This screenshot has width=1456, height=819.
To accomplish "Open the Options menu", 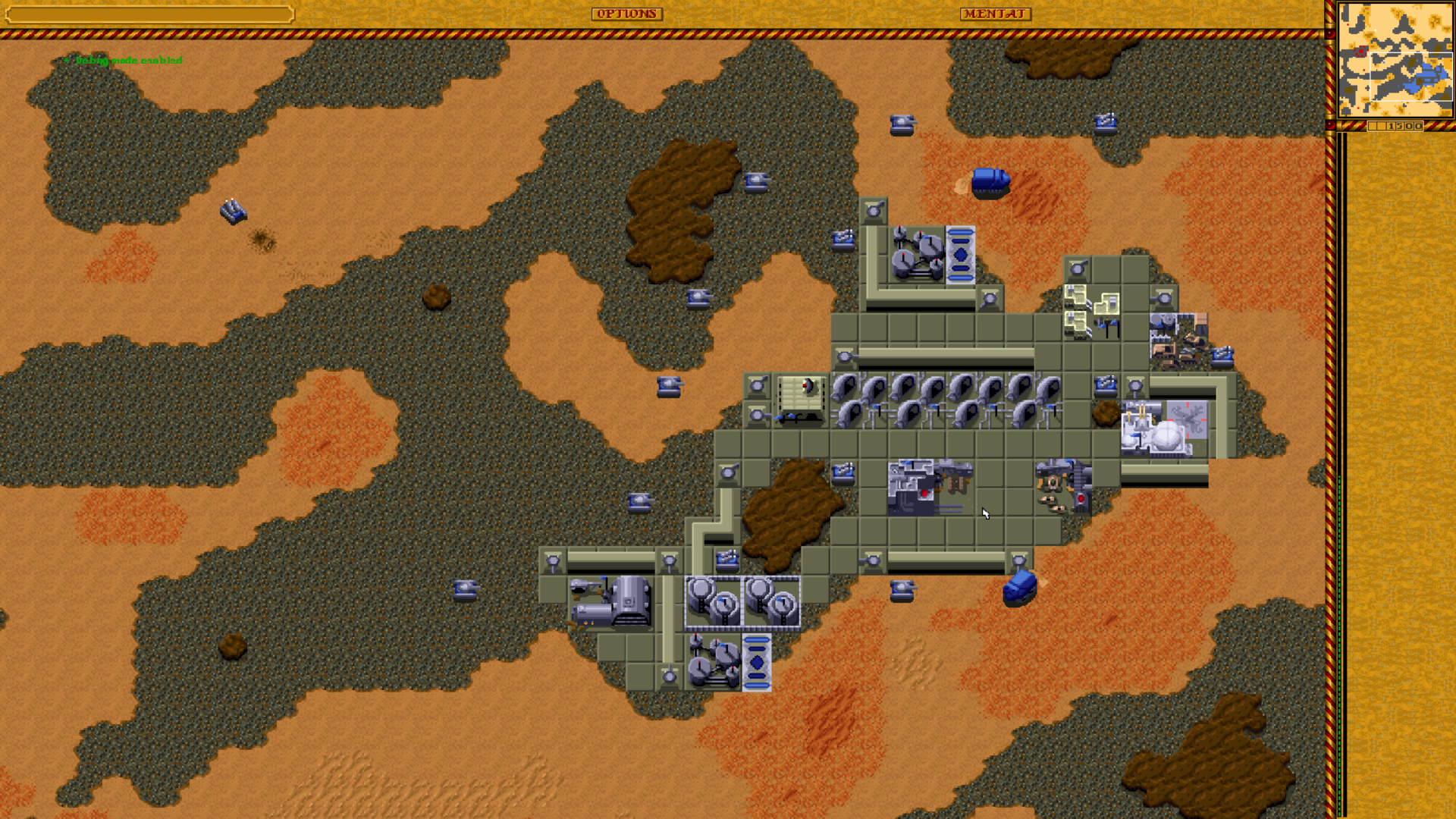I will coord(626,14).
